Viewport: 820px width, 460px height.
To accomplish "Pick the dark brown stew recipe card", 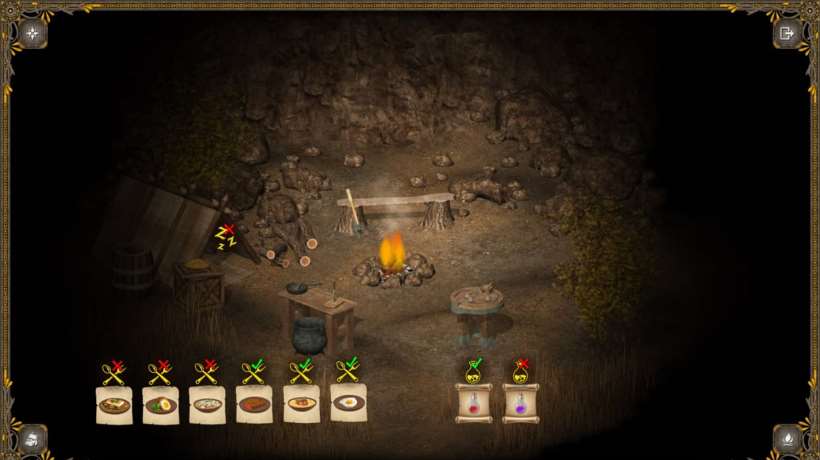I will 254,404.
